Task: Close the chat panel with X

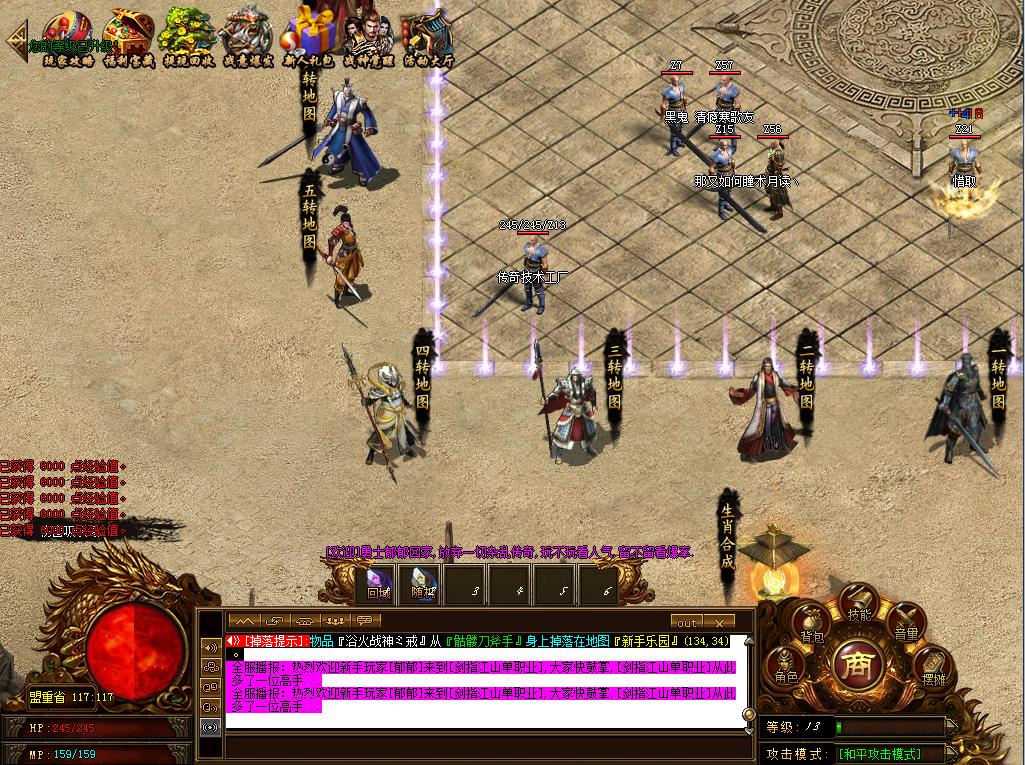Action: tap(719, 622)
